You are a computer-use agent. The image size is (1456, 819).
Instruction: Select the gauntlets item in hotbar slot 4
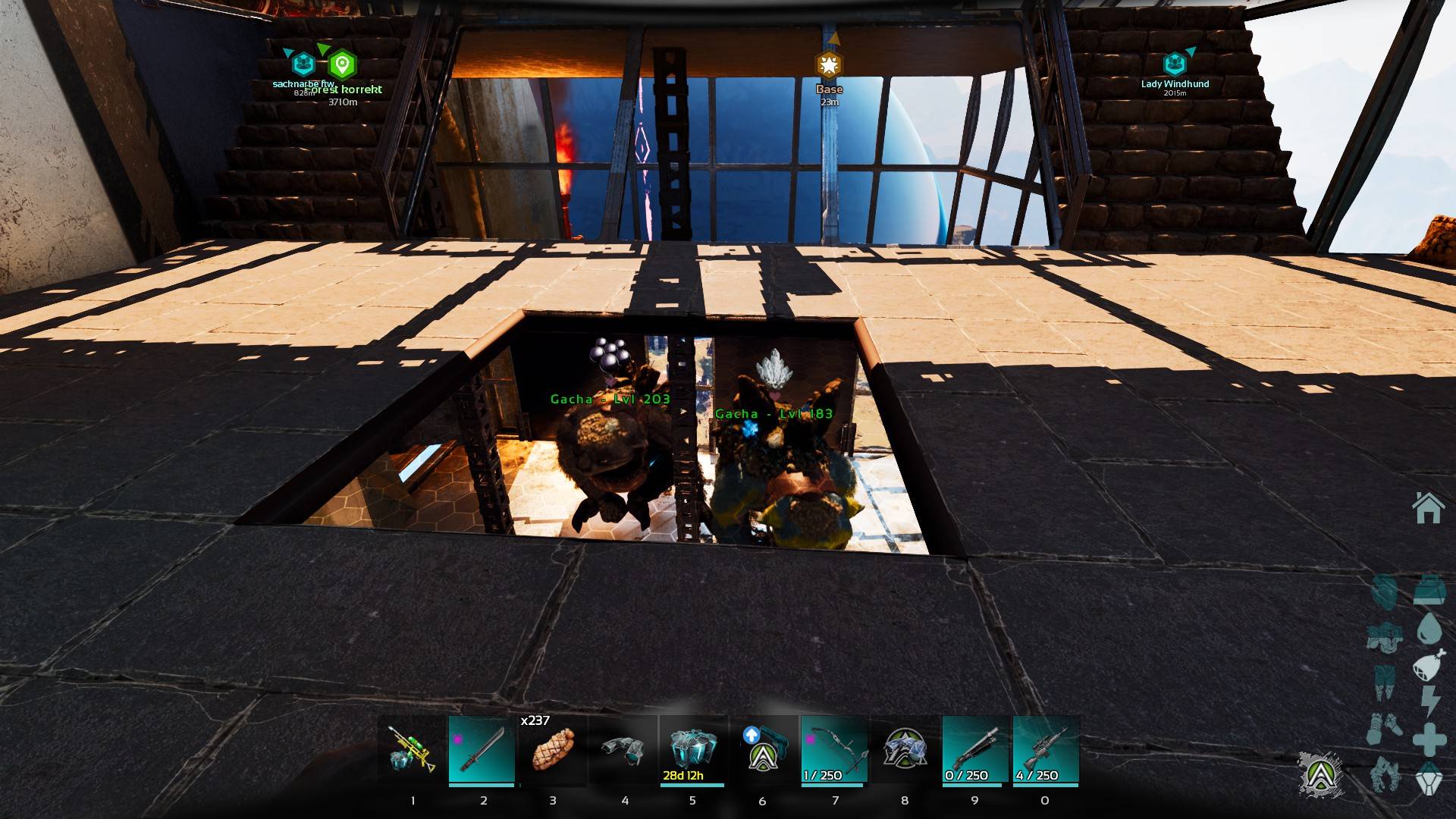point(623,749)
